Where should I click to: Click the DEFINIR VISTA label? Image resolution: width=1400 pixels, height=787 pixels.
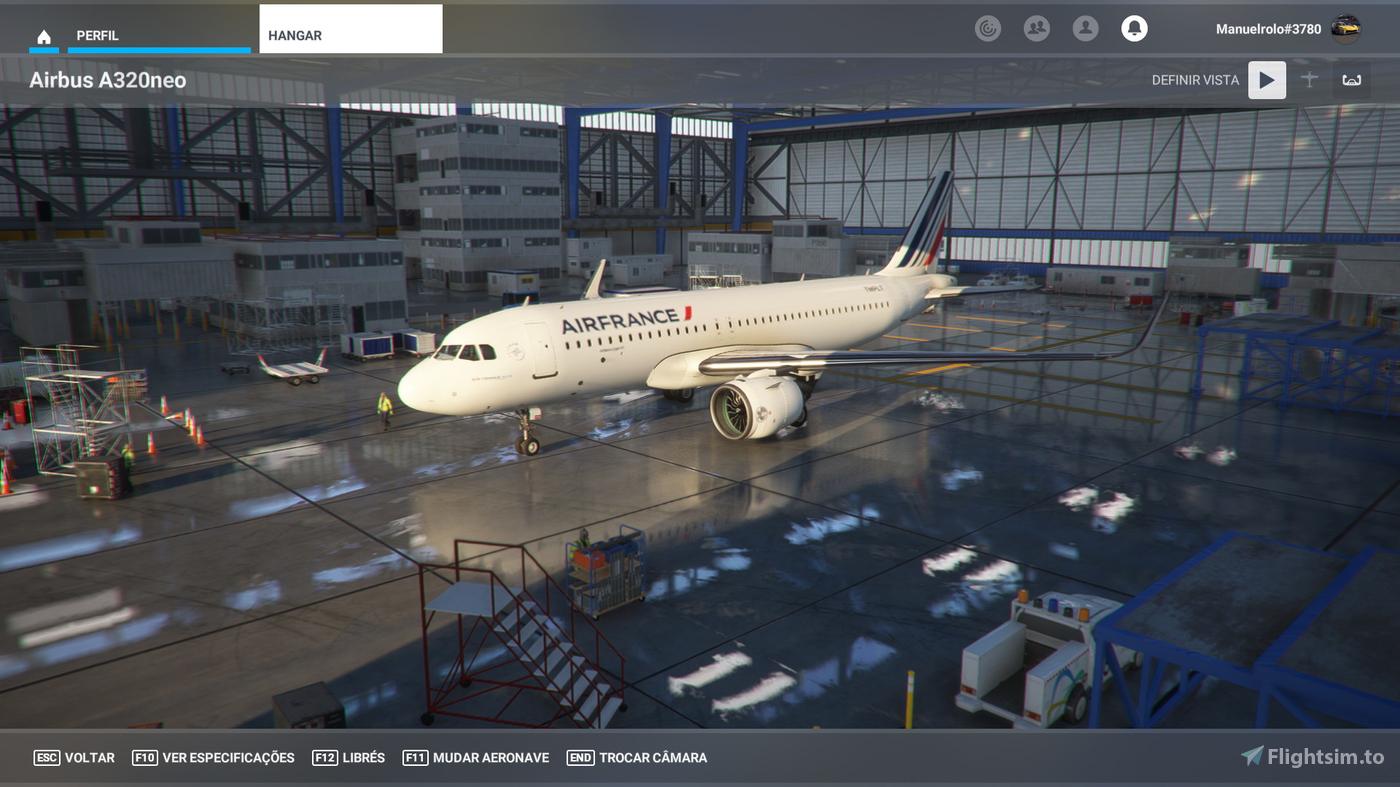(x=1195, y=79)
